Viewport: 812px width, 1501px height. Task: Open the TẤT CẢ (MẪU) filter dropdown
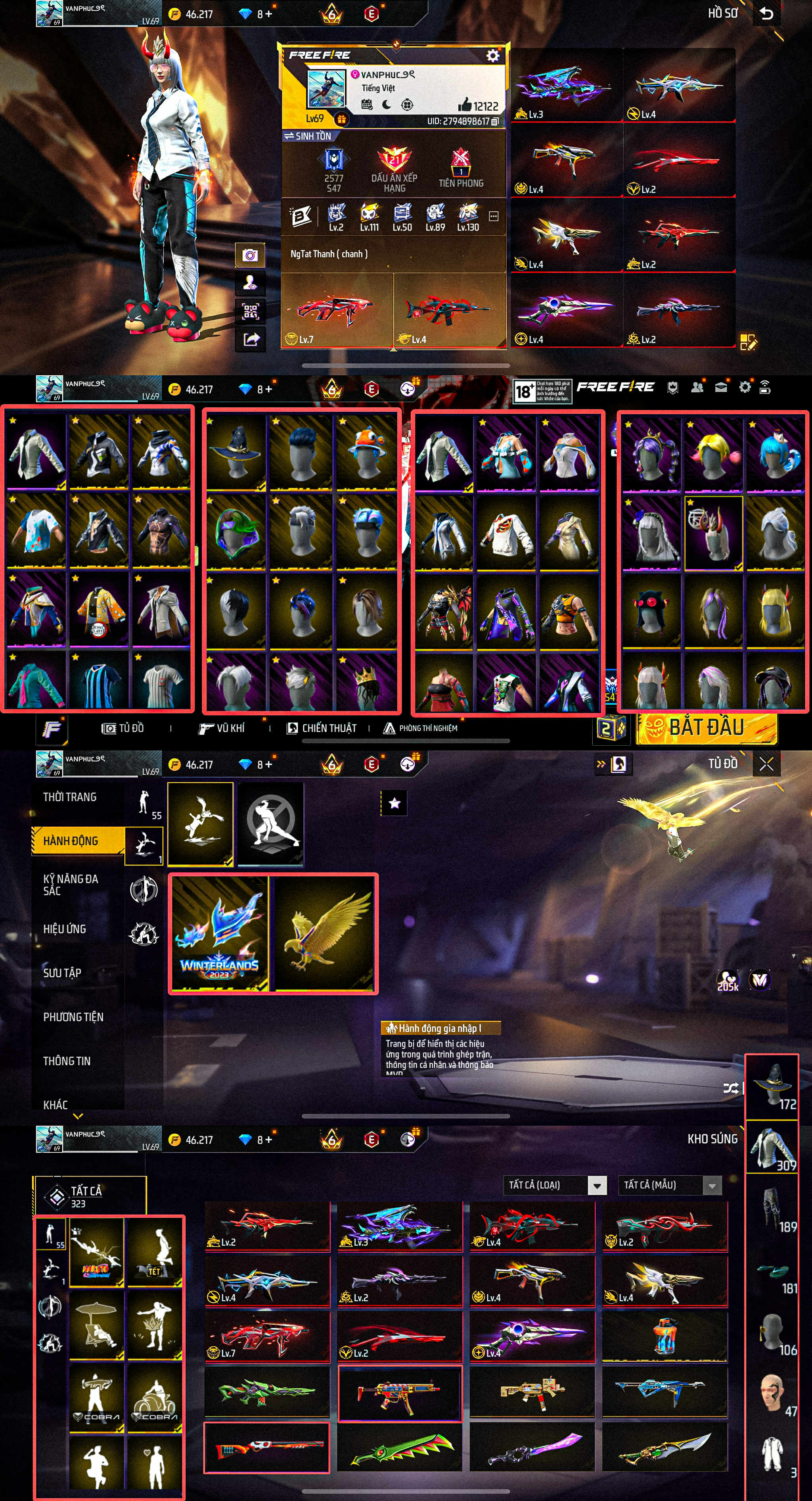tap(712, 1185)
